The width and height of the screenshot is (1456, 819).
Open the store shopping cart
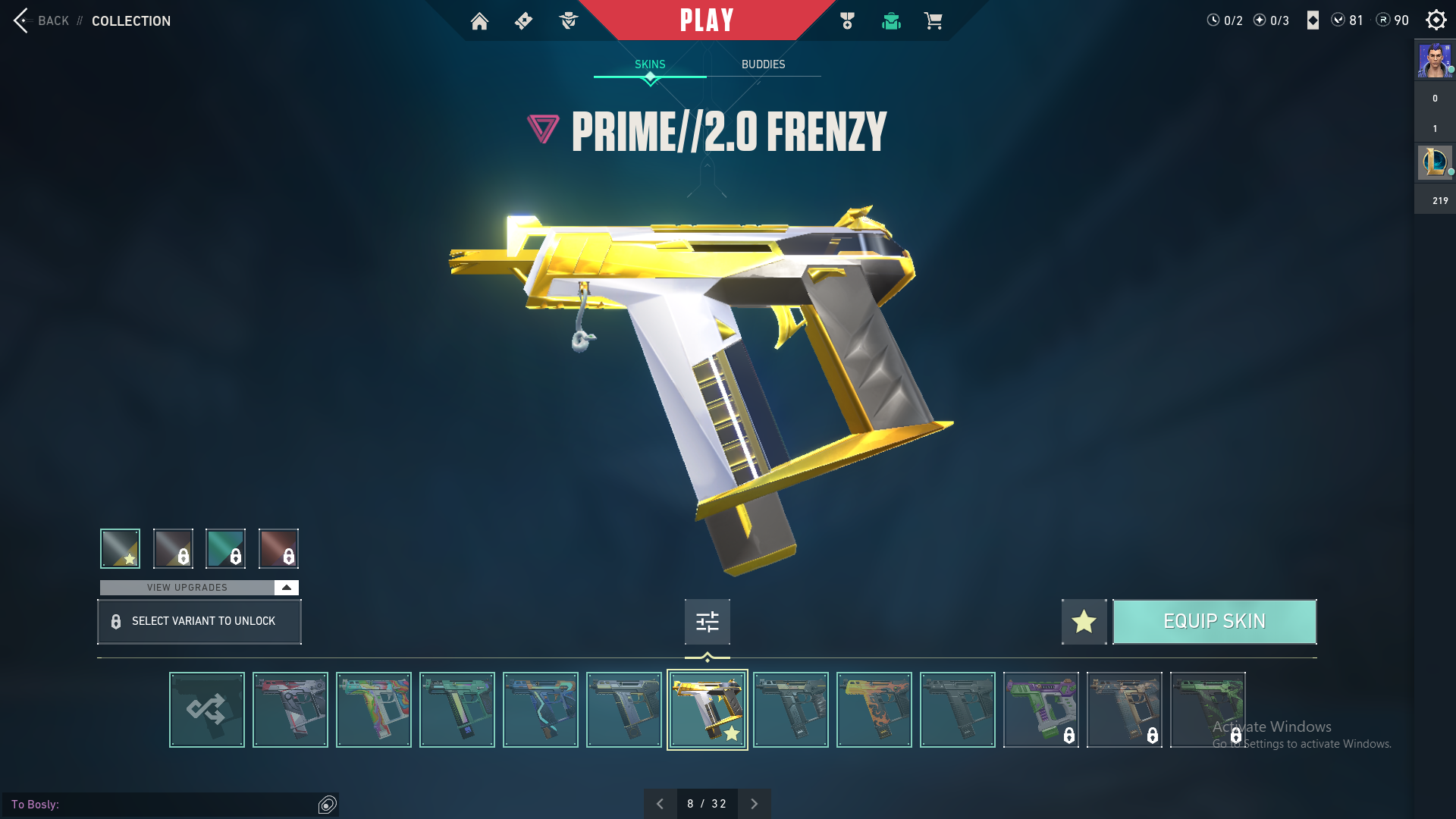[933, 21]
